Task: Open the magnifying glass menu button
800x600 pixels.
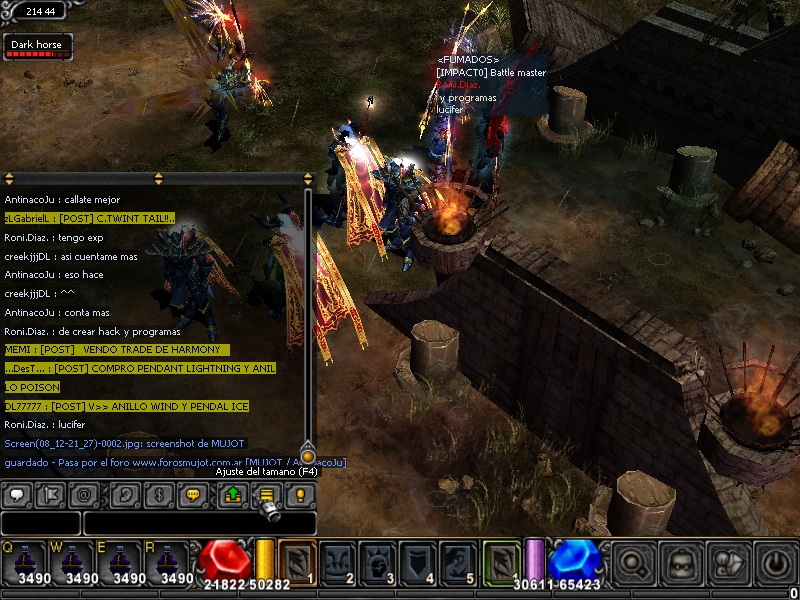Action: pyautogui.click(x=633, y=564)
